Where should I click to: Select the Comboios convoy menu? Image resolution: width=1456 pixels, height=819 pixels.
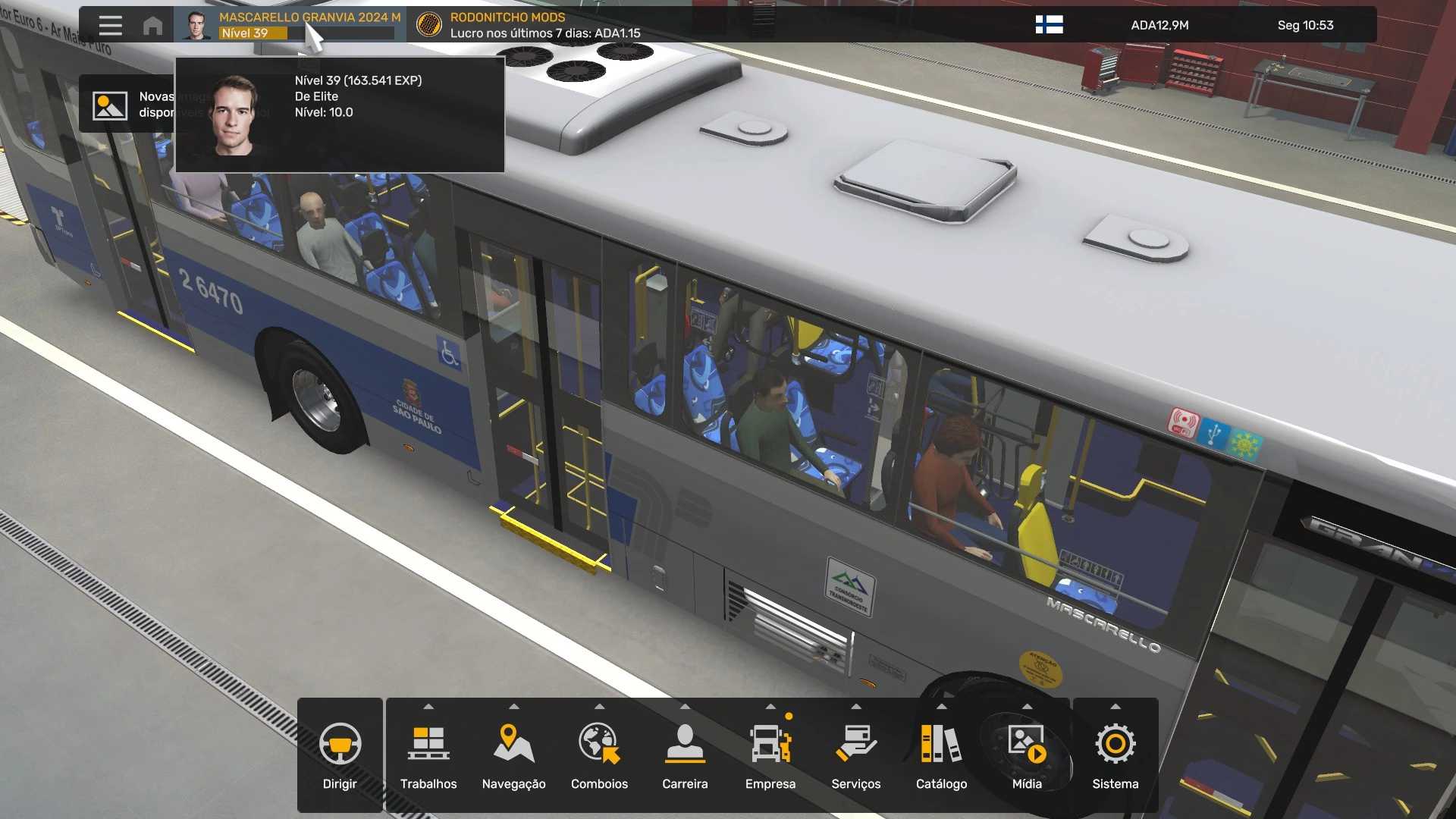[599, 755]
